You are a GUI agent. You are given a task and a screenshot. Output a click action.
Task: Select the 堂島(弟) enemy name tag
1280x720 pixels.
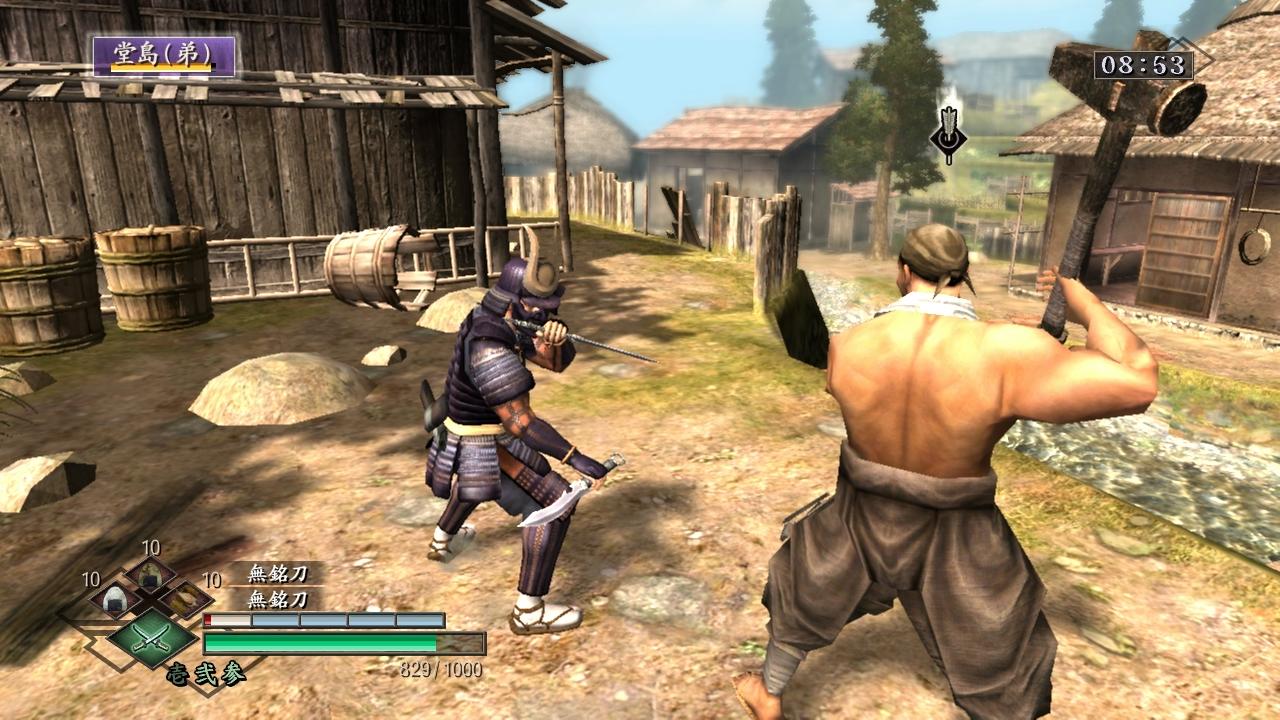pos(165,56)
